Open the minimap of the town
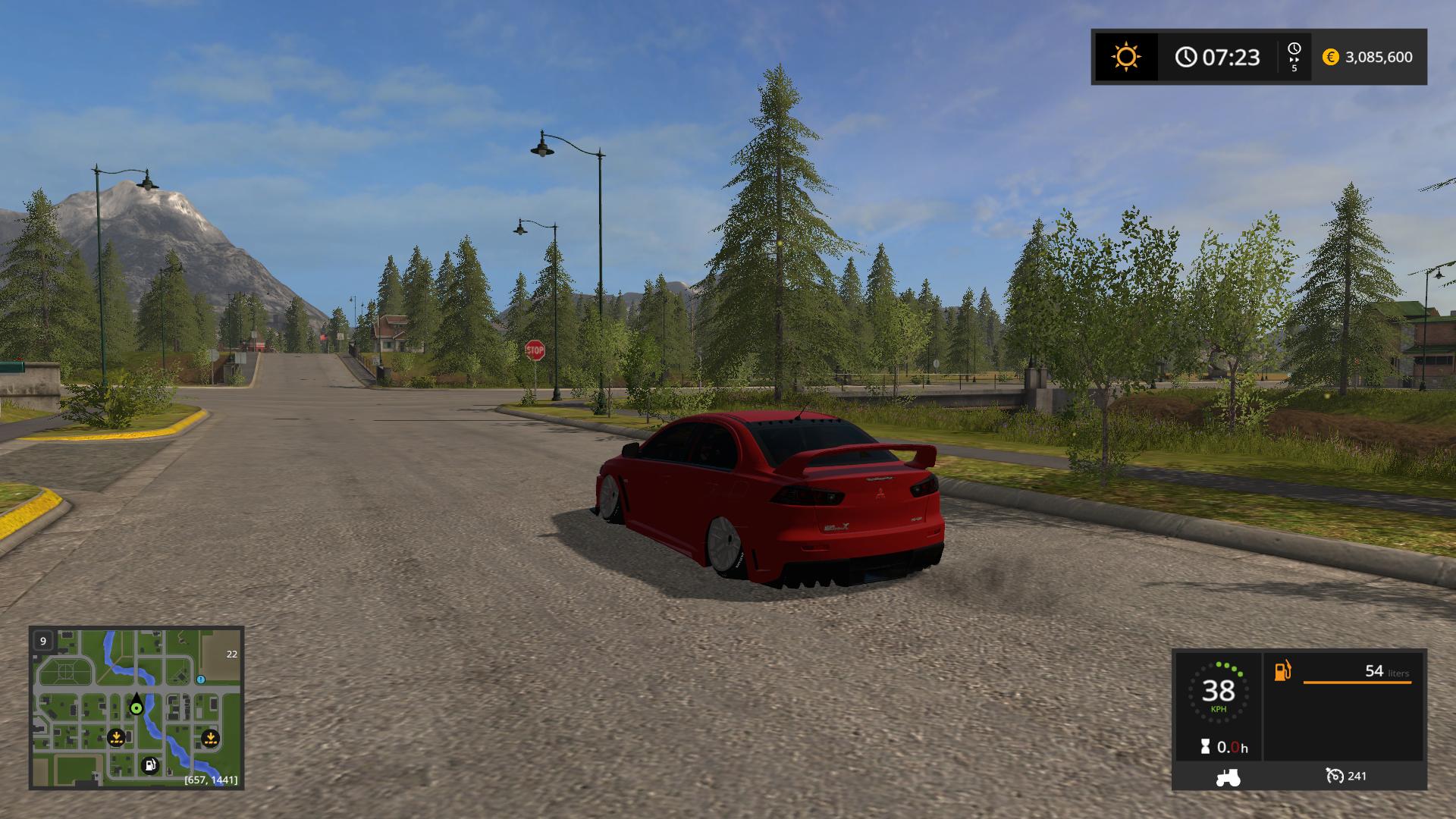The height and width of the screenshot is (819, 1456). coord(136,708)
